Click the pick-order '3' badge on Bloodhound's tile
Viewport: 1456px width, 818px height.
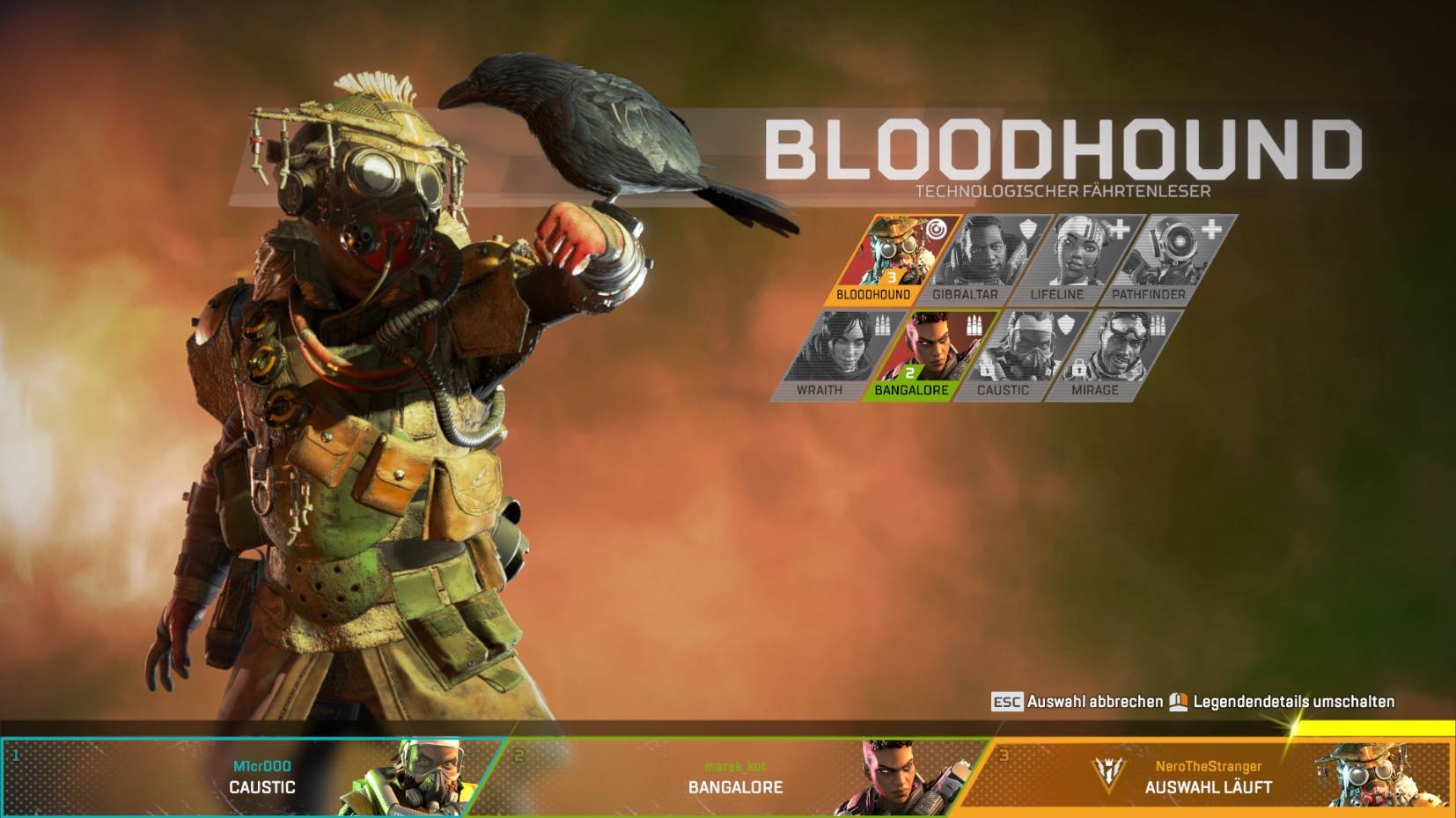coord(893,278)
